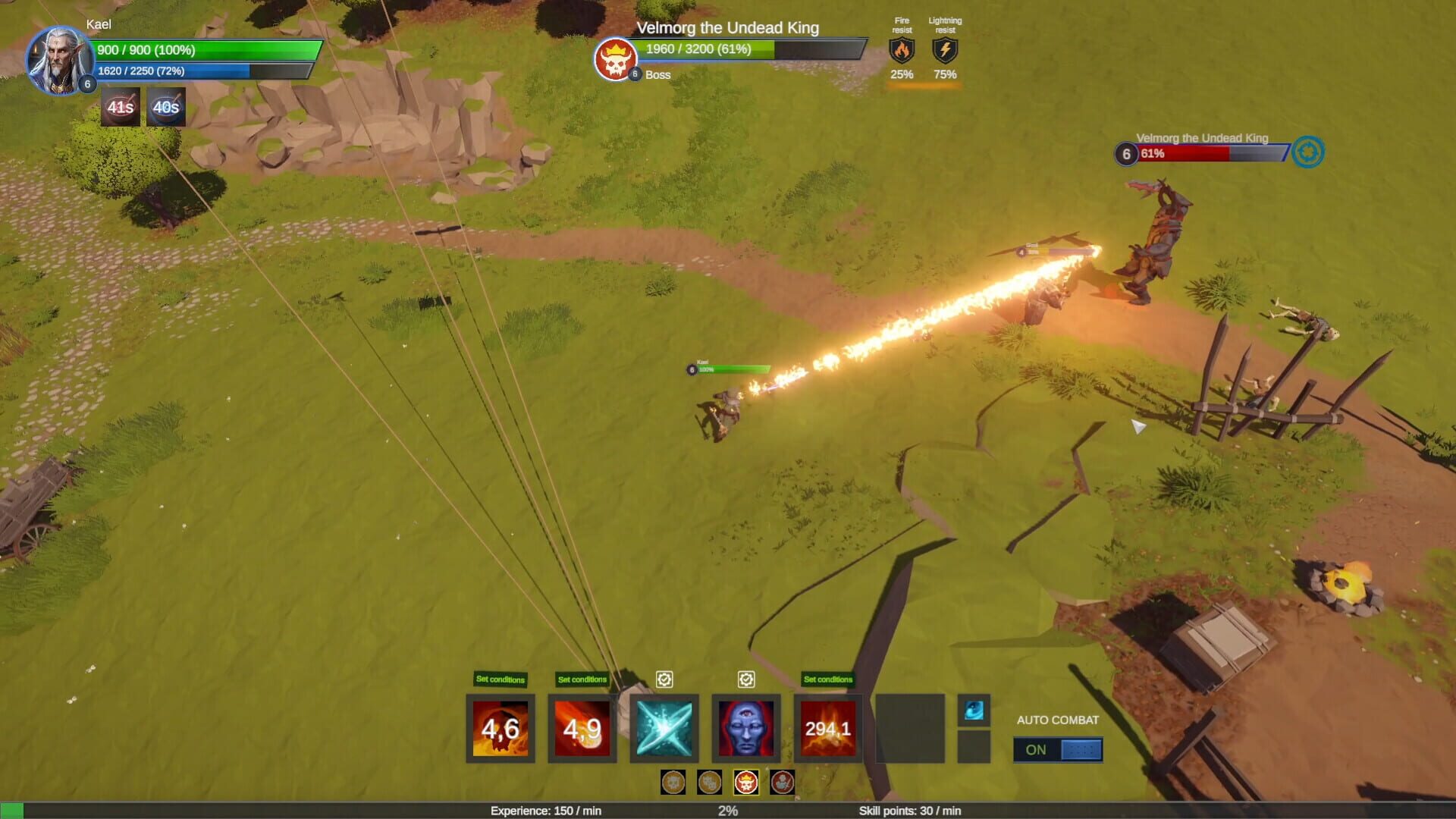Use the crossed ice beams ability
This screenshot has height=819, width=1456.
tap(664, 728)
